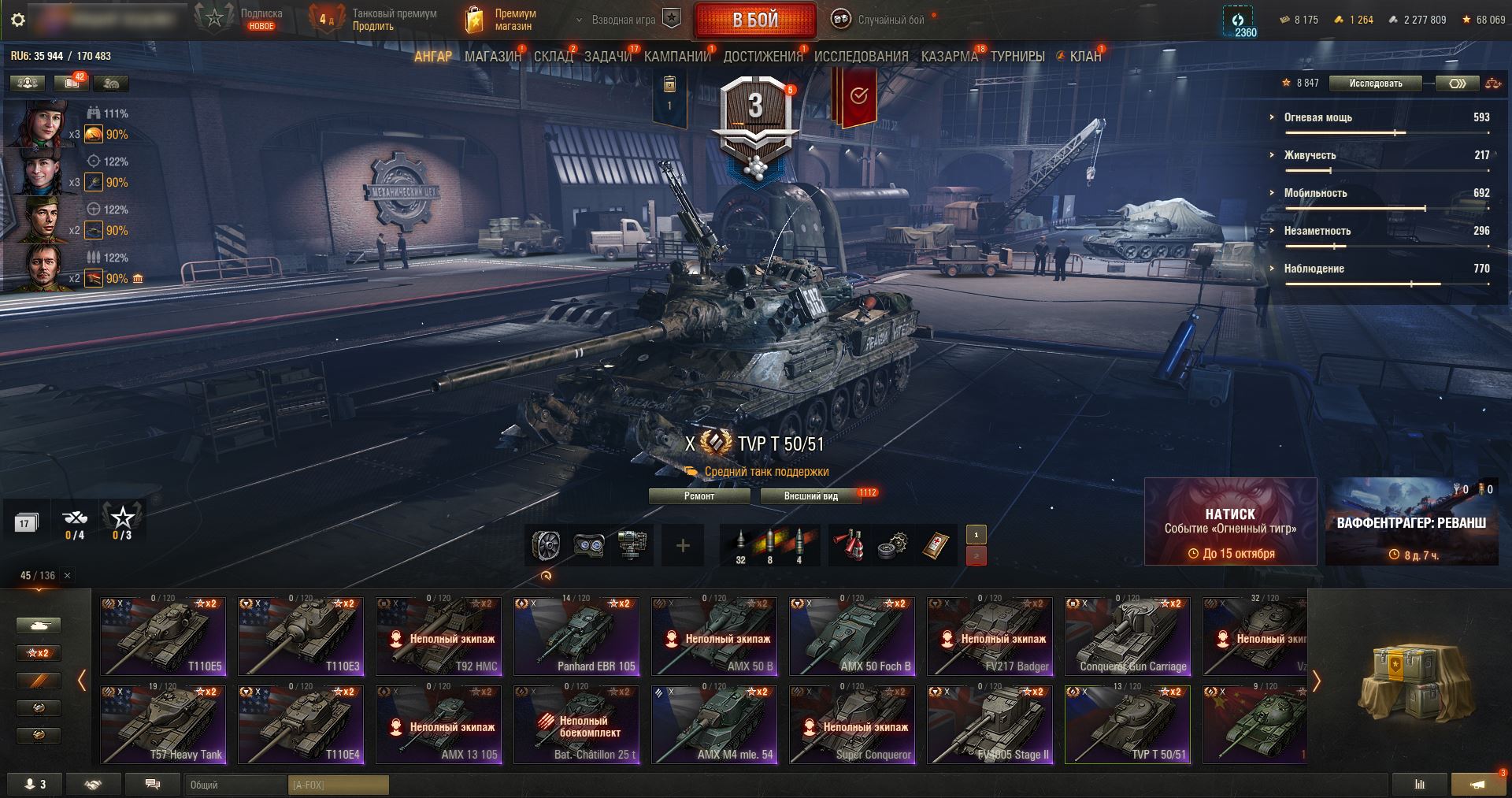The image size is (1512, 798).
Task: Choose the Panhard EBR 105 tank
Action: [576, 637]
